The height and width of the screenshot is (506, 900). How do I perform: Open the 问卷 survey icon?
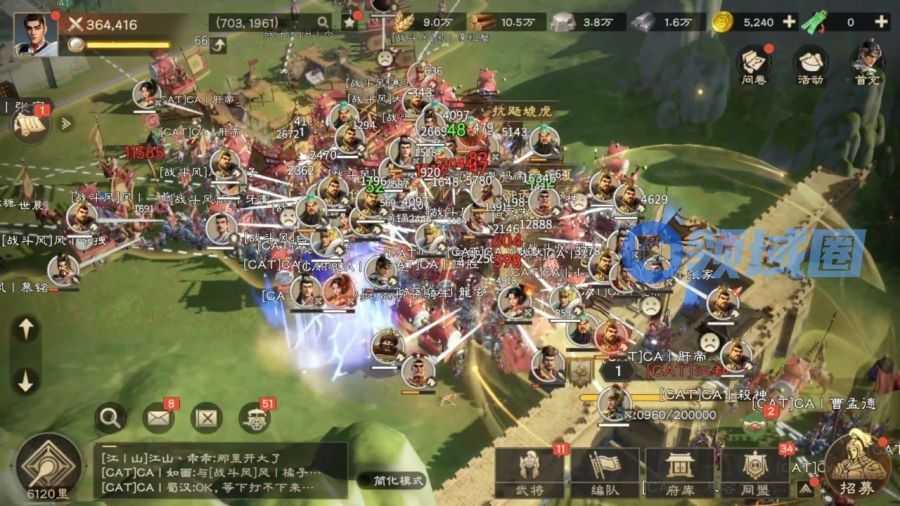point(755,64)
